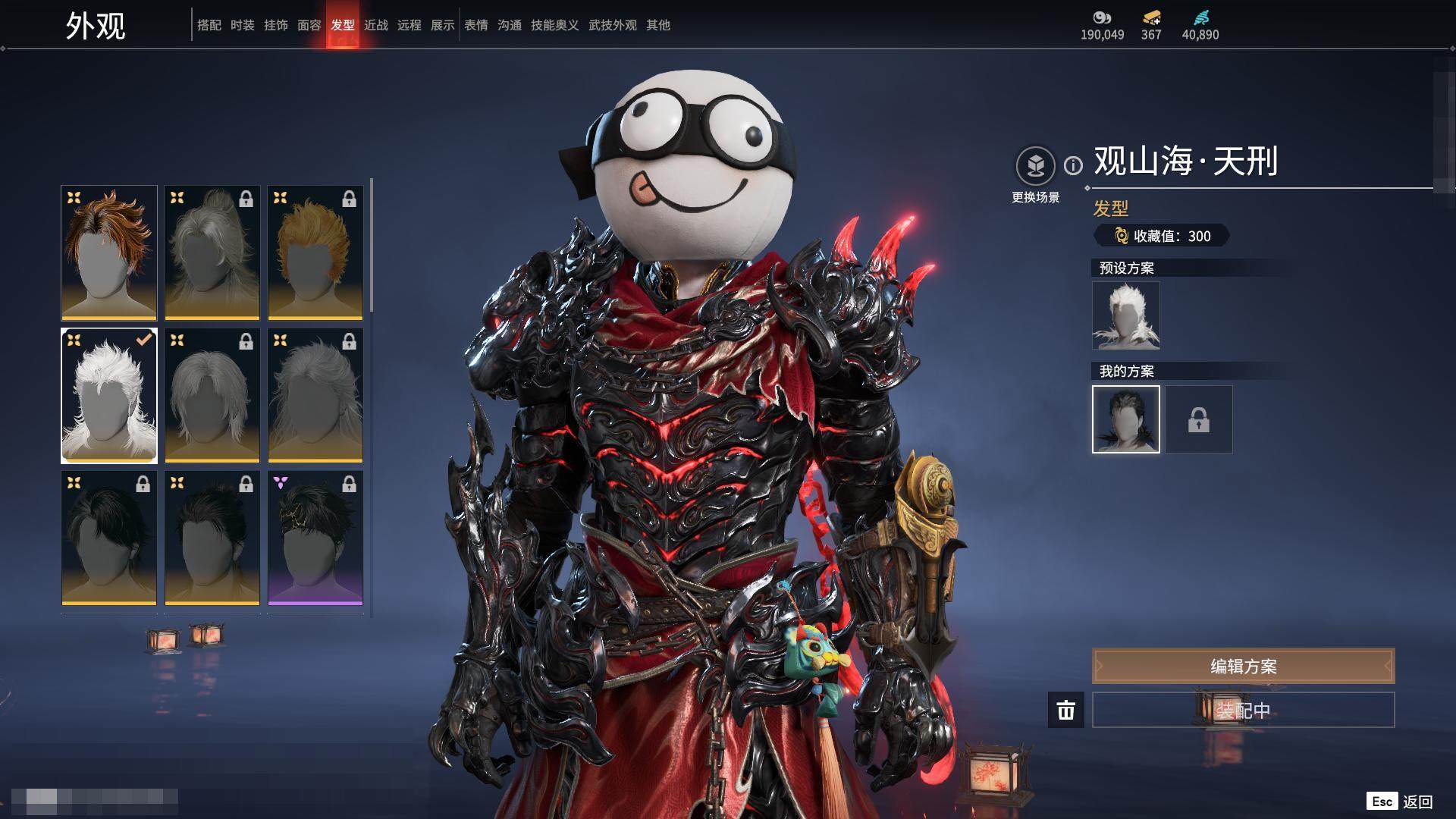Viewport: 1456px width, 819px height.
Task: Click the trash can delete button
Action: [x=1065, y=710]
